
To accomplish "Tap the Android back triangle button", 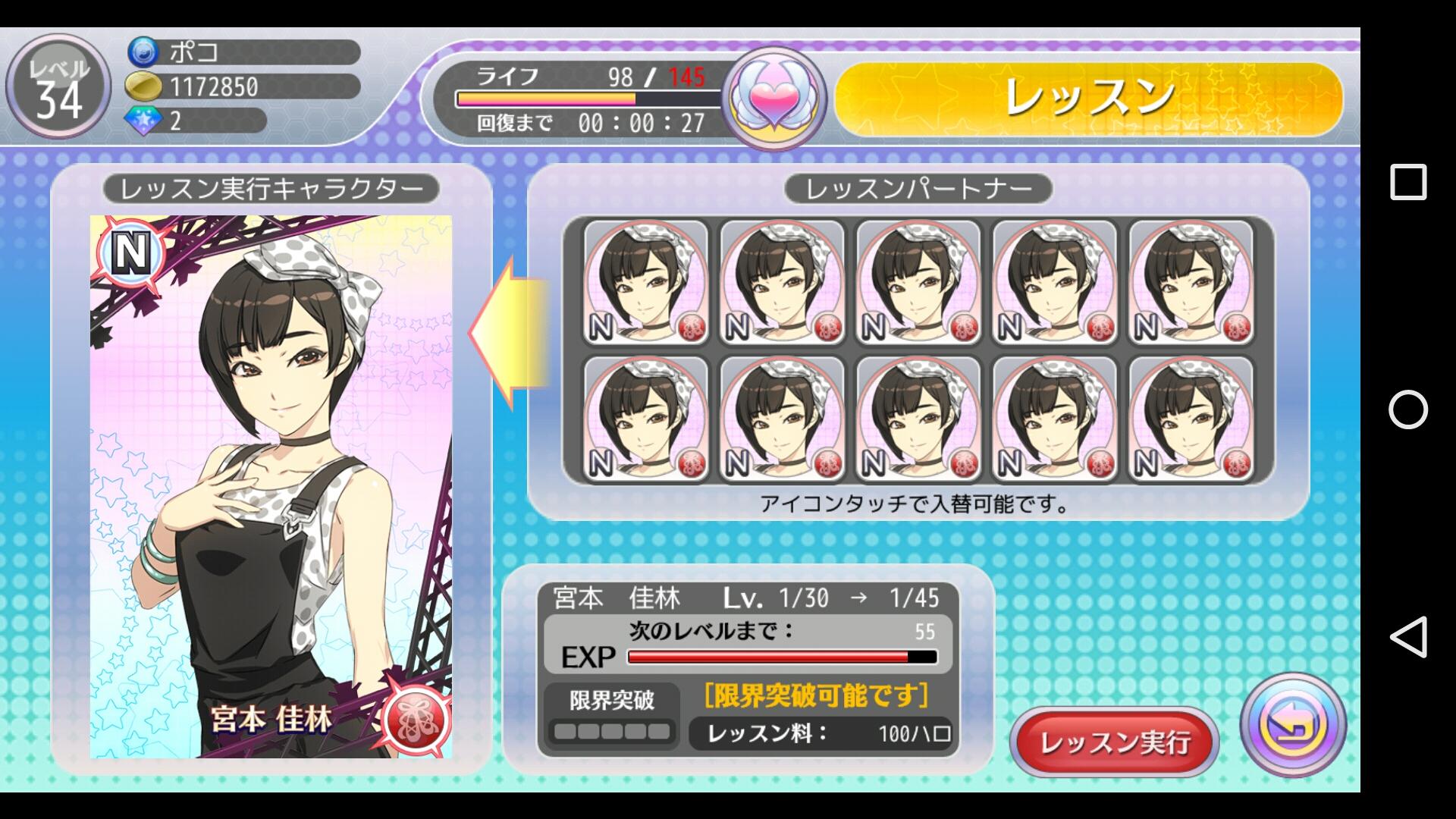I will click(1407, 637).
